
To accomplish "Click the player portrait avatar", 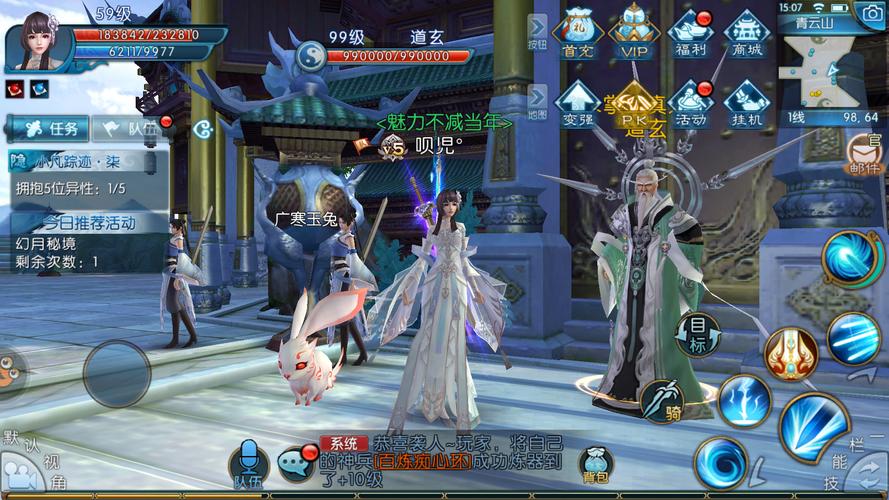I will pyautogui.click(x=38, y=40).
